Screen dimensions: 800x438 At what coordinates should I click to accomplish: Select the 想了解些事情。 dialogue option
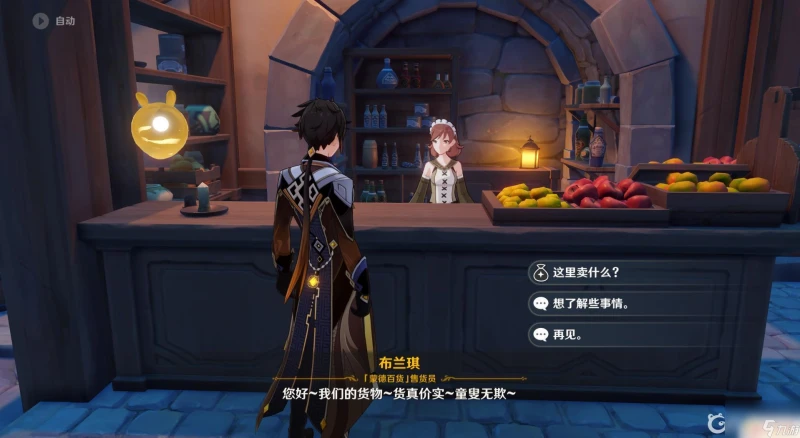(600, 303)
